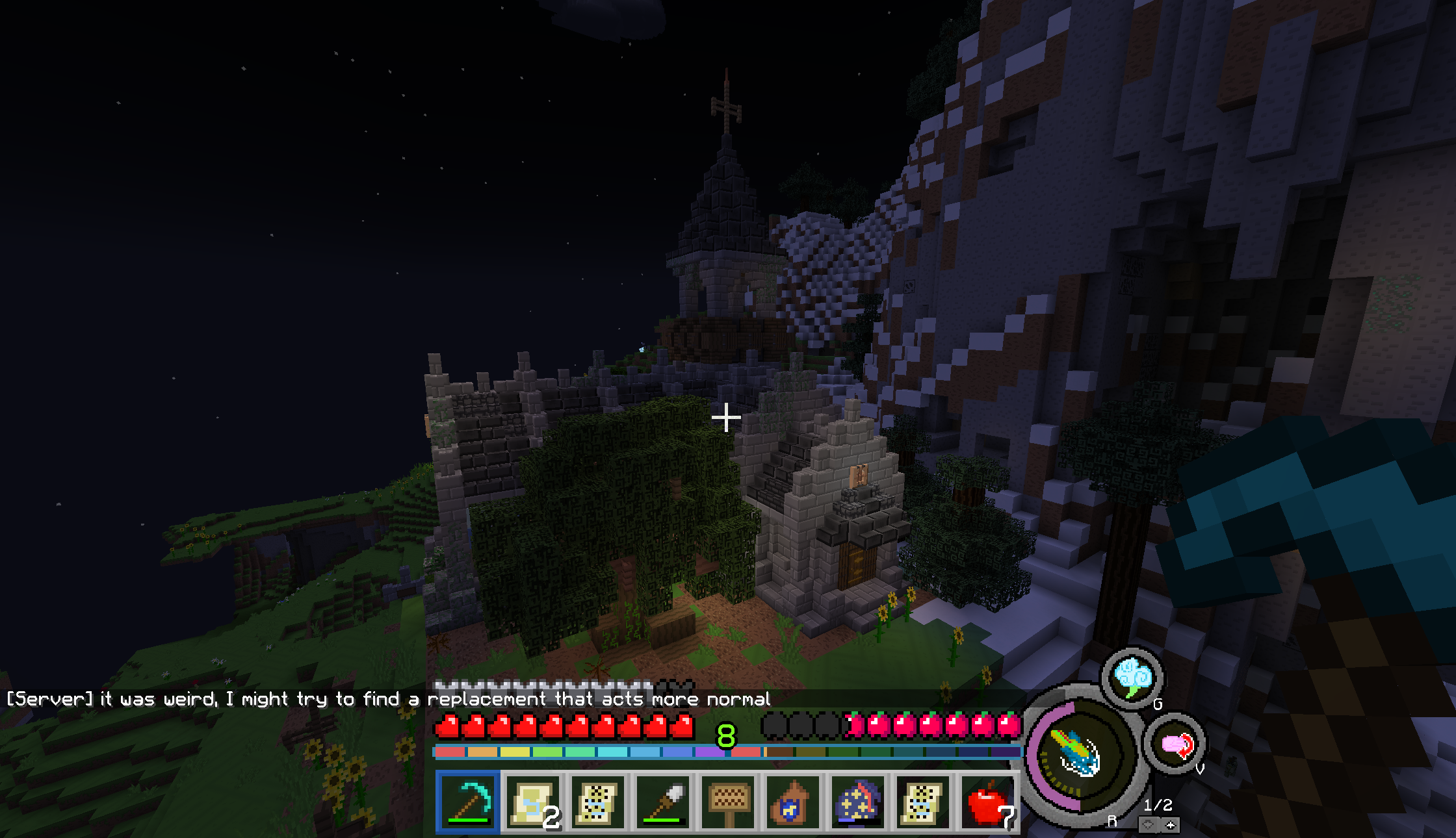Click the greyed-out ability page button
Screen dimensions: 1456x838
[1149, 825]
